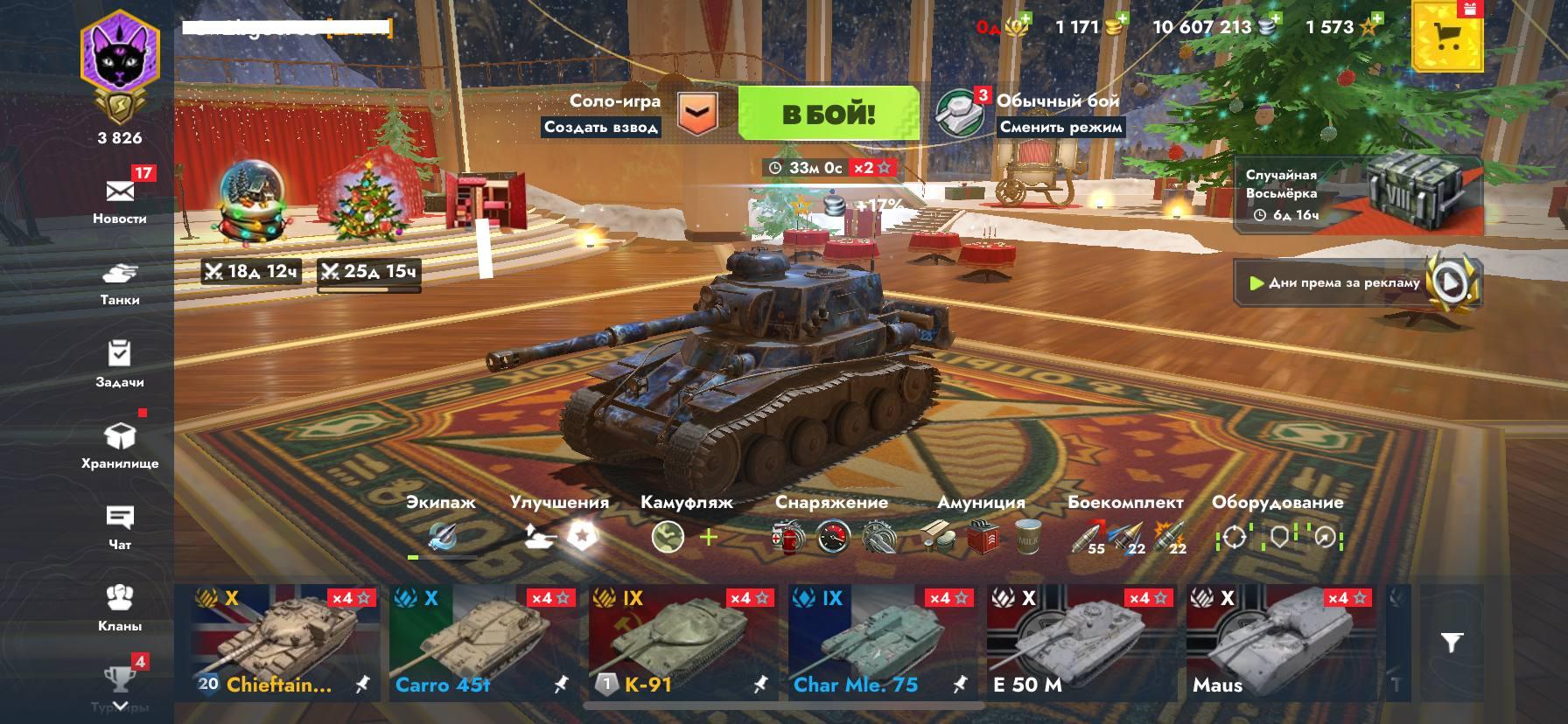Change mode via Сменить режим

pyautogui.click(x=1060, y=128)
